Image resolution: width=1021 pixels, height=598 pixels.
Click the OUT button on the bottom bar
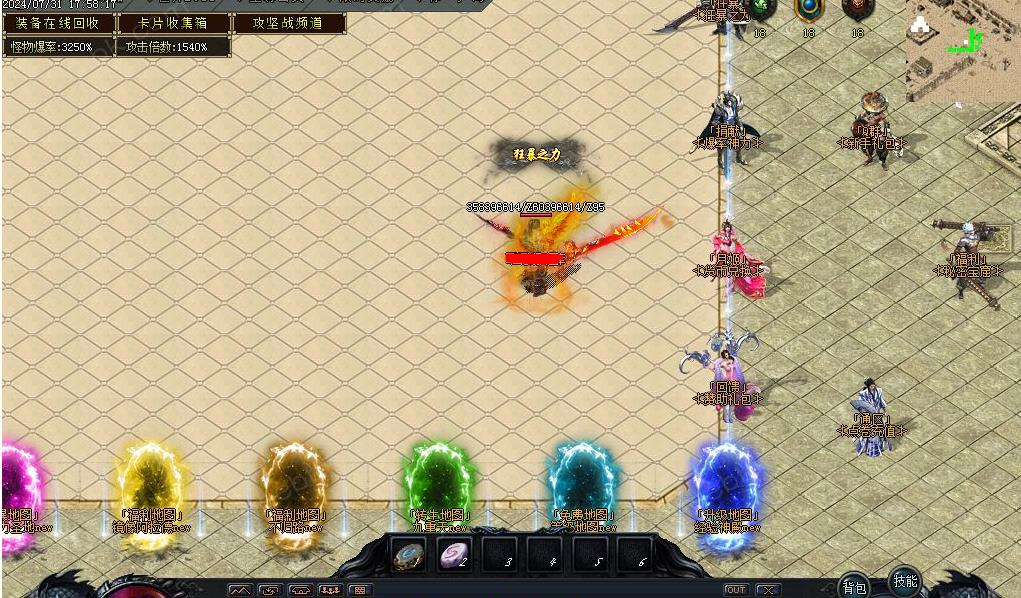736,590
